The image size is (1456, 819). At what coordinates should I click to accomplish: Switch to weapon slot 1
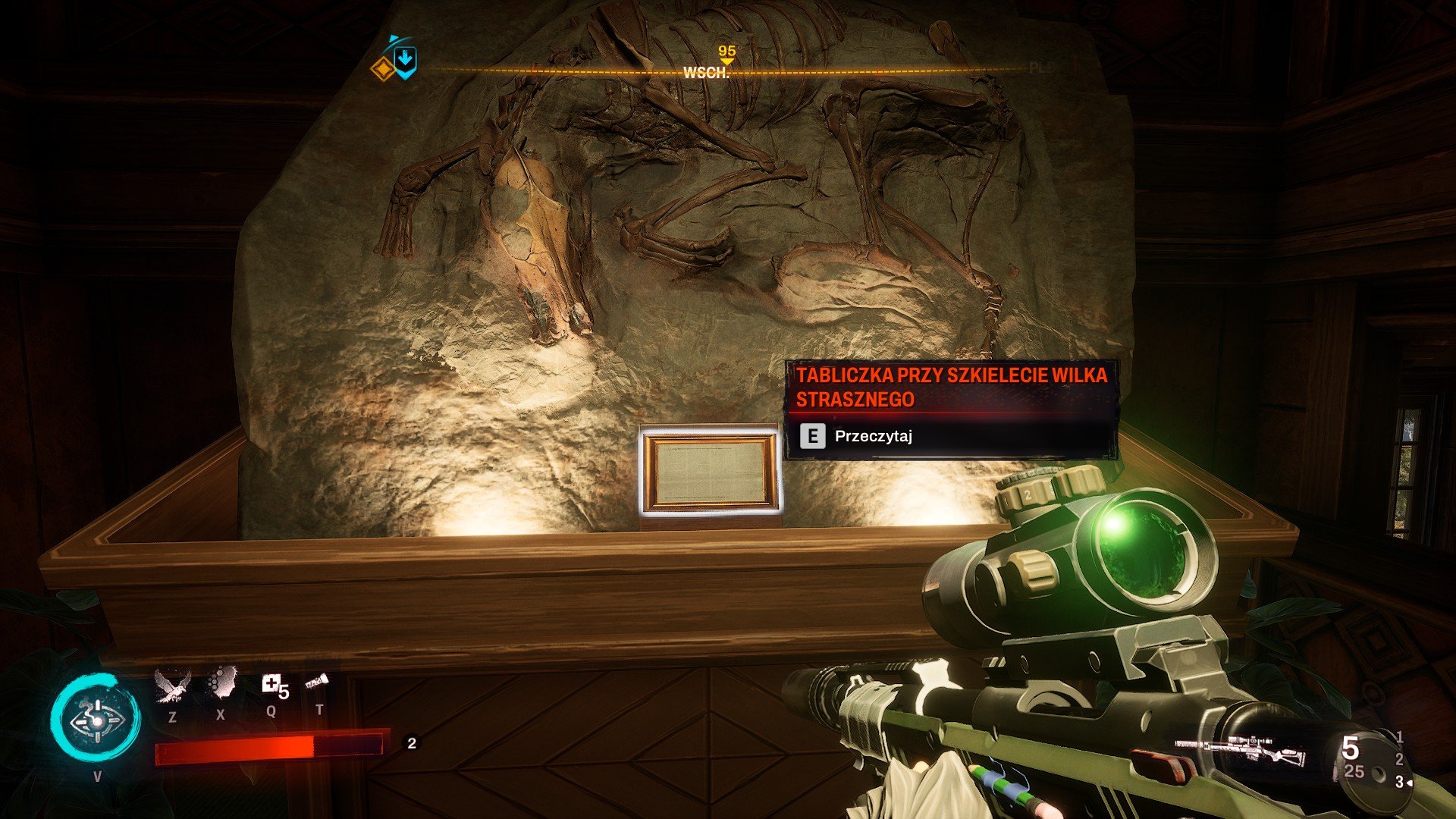1399,736
